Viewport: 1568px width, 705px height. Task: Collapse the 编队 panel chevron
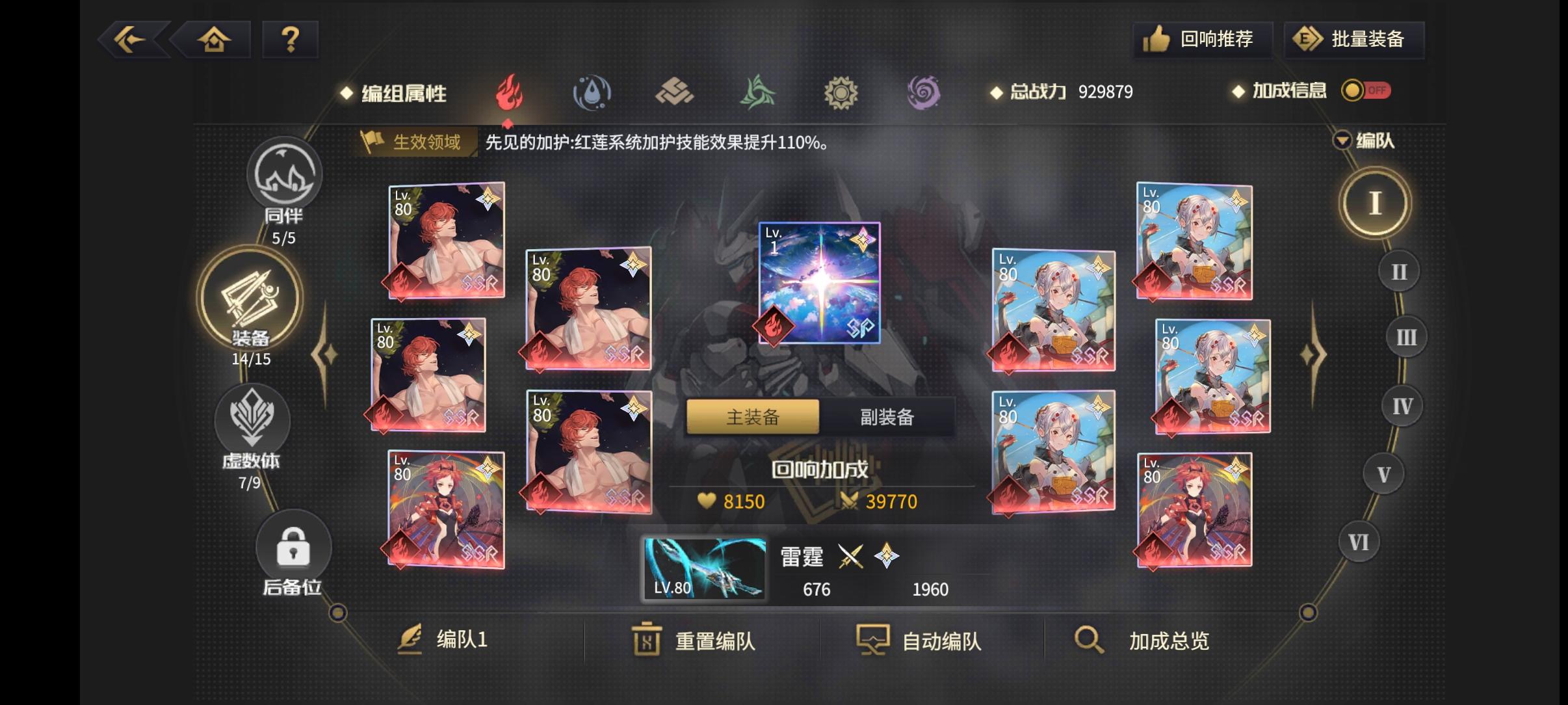tap(1342, 141)
